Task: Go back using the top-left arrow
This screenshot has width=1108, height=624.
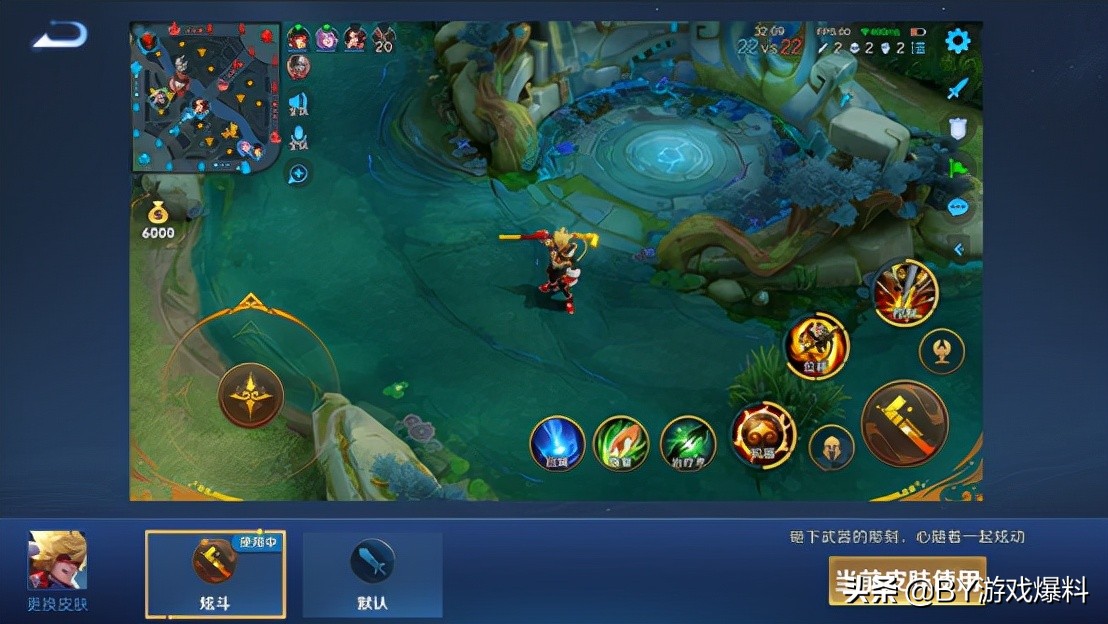Action: click(60, 36)
